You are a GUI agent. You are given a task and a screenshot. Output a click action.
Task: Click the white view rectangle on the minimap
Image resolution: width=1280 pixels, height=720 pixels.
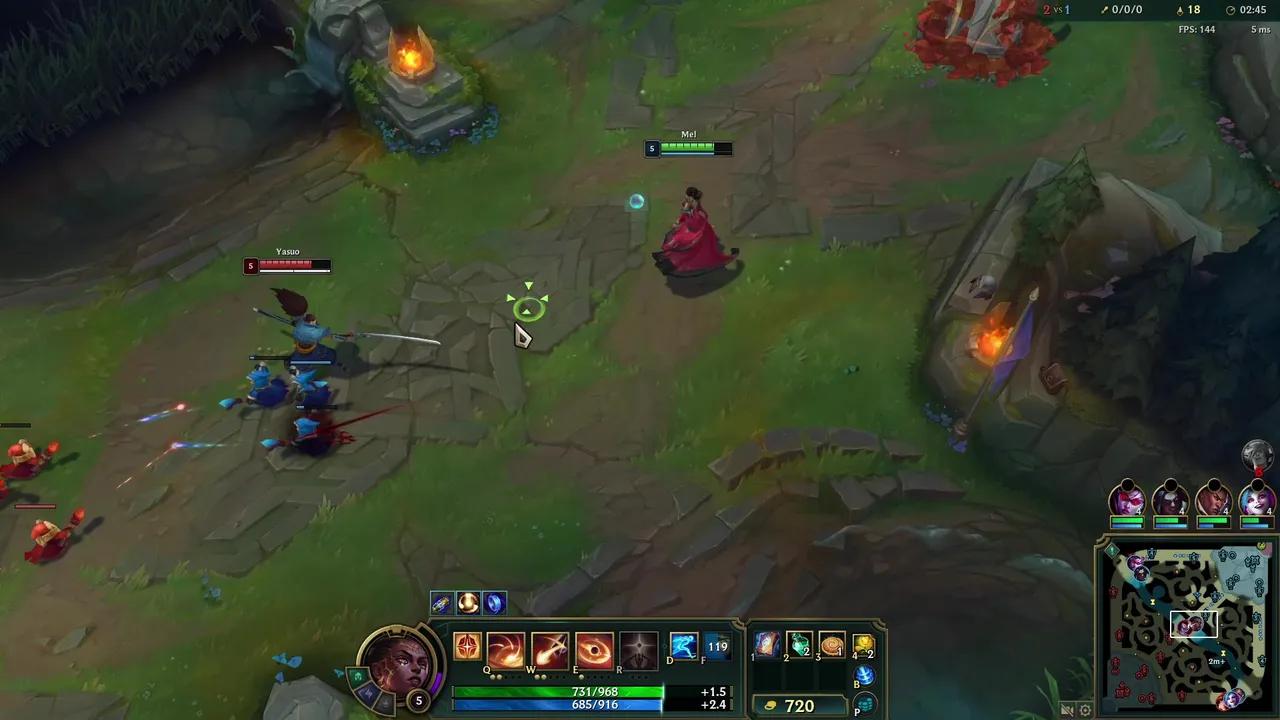[1194, 625]
